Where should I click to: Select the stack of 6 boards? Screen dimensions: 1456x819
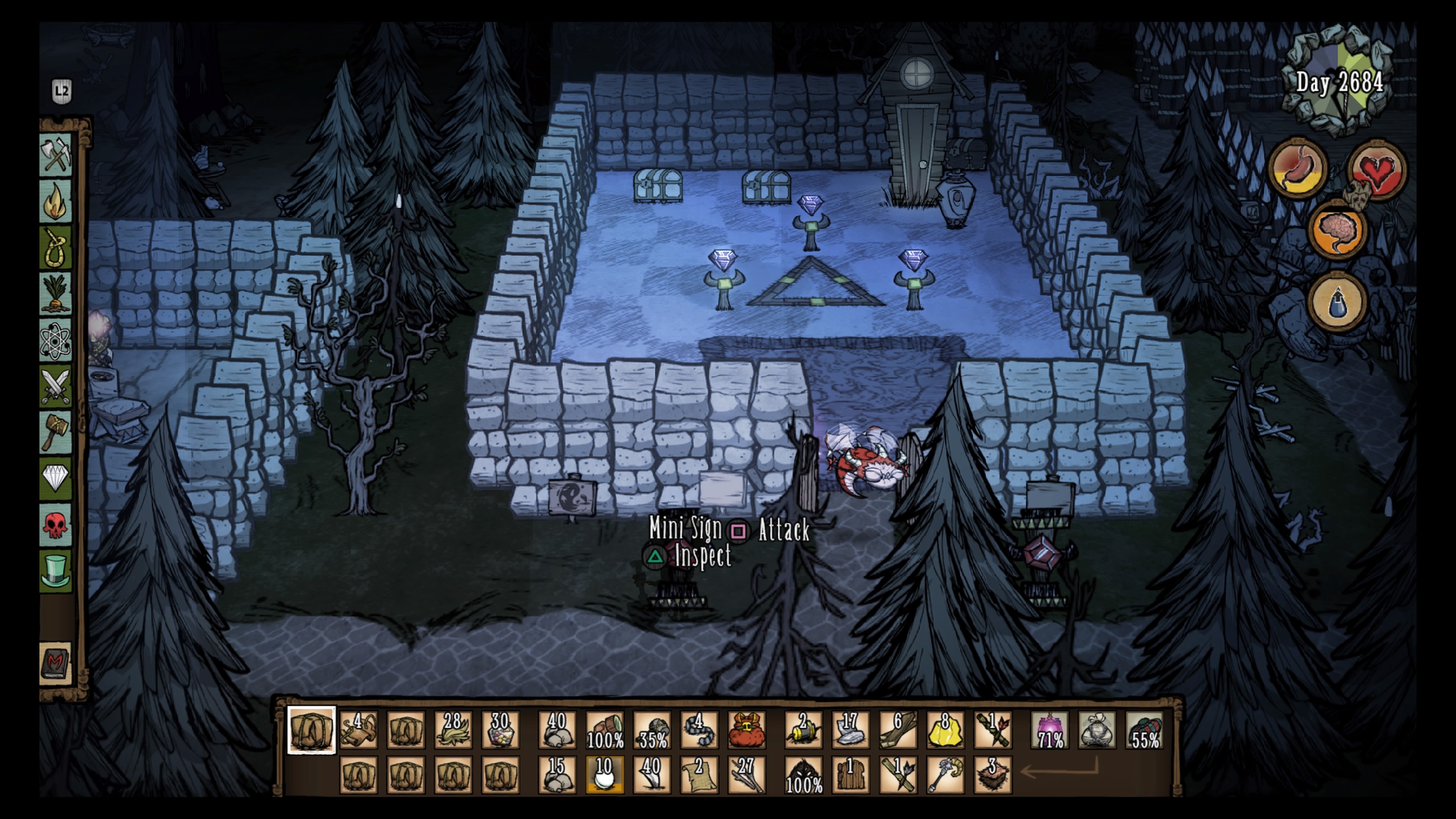pos(898,730)
